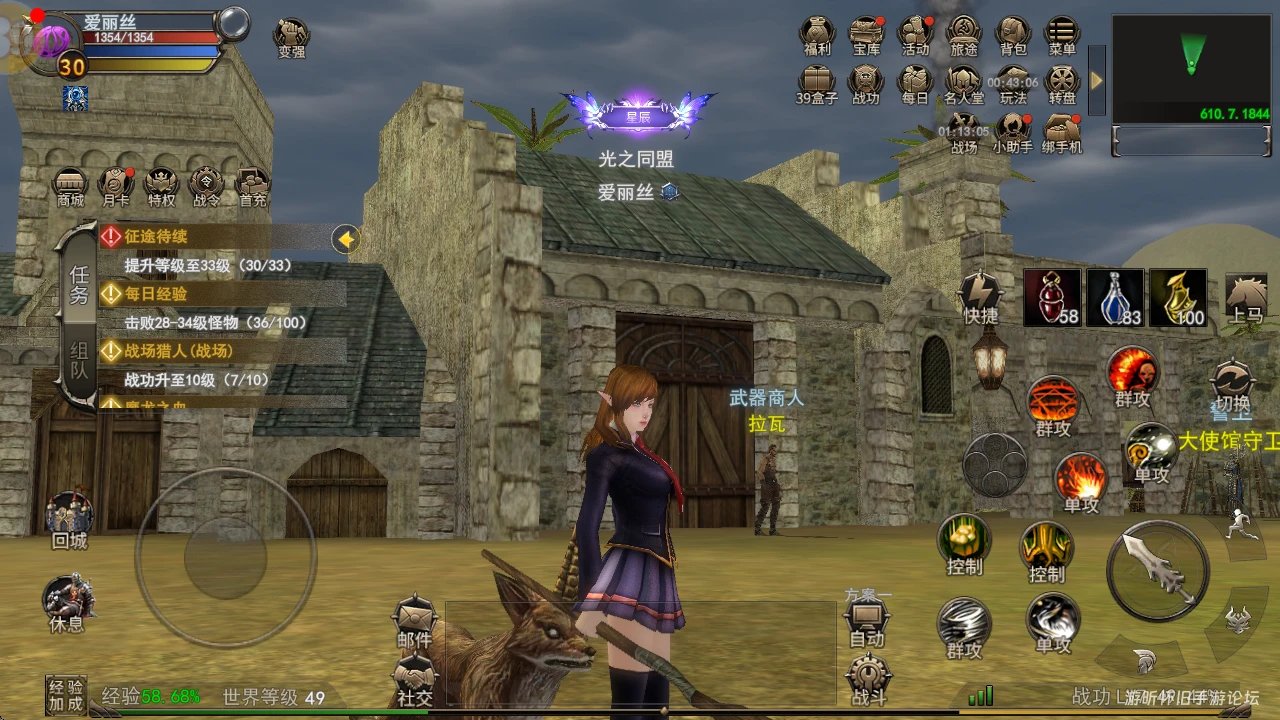Open the 社交 social menu
The image size is (1280, 720).
click(x=414, y=683)
